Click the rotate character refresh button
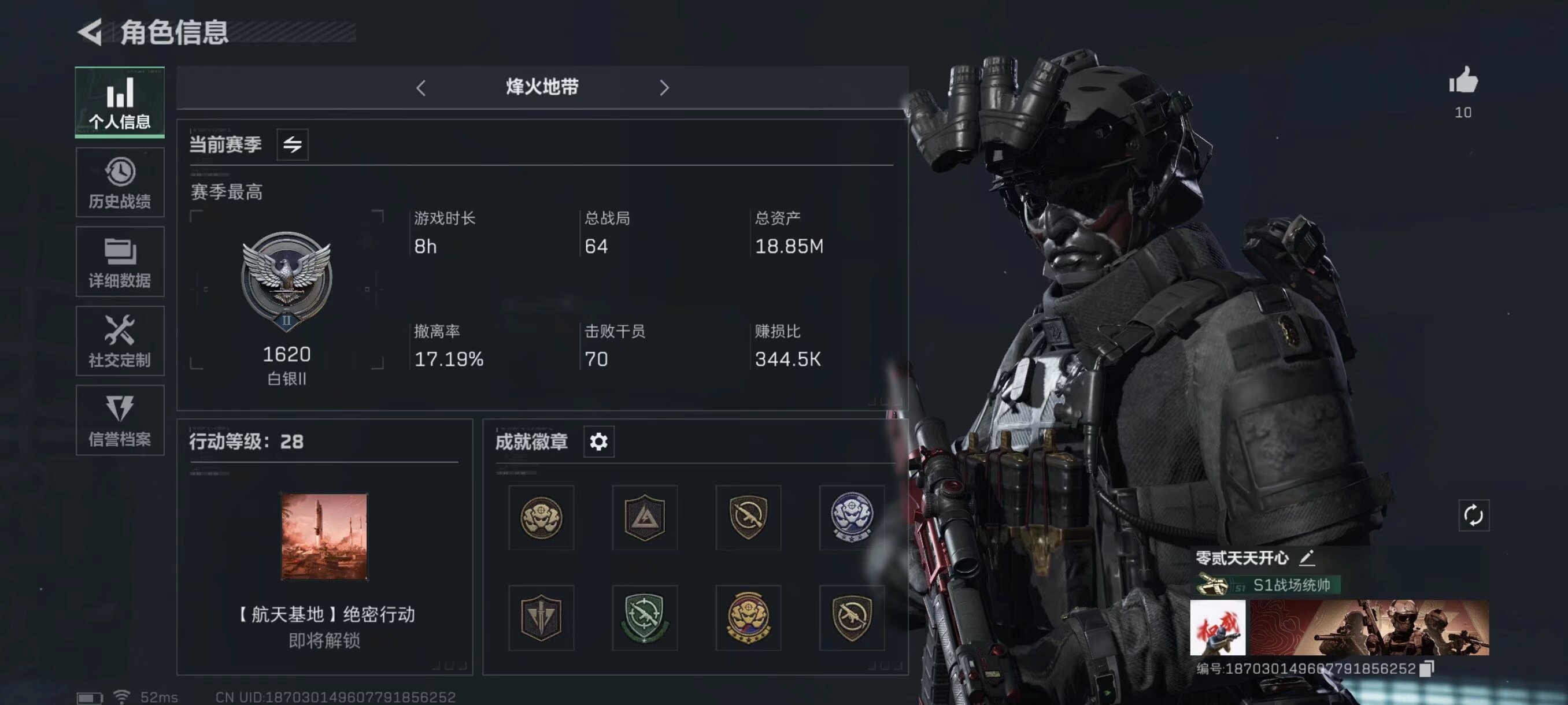This screenshot has width=1568, height=705. (x=1474, y=516)
